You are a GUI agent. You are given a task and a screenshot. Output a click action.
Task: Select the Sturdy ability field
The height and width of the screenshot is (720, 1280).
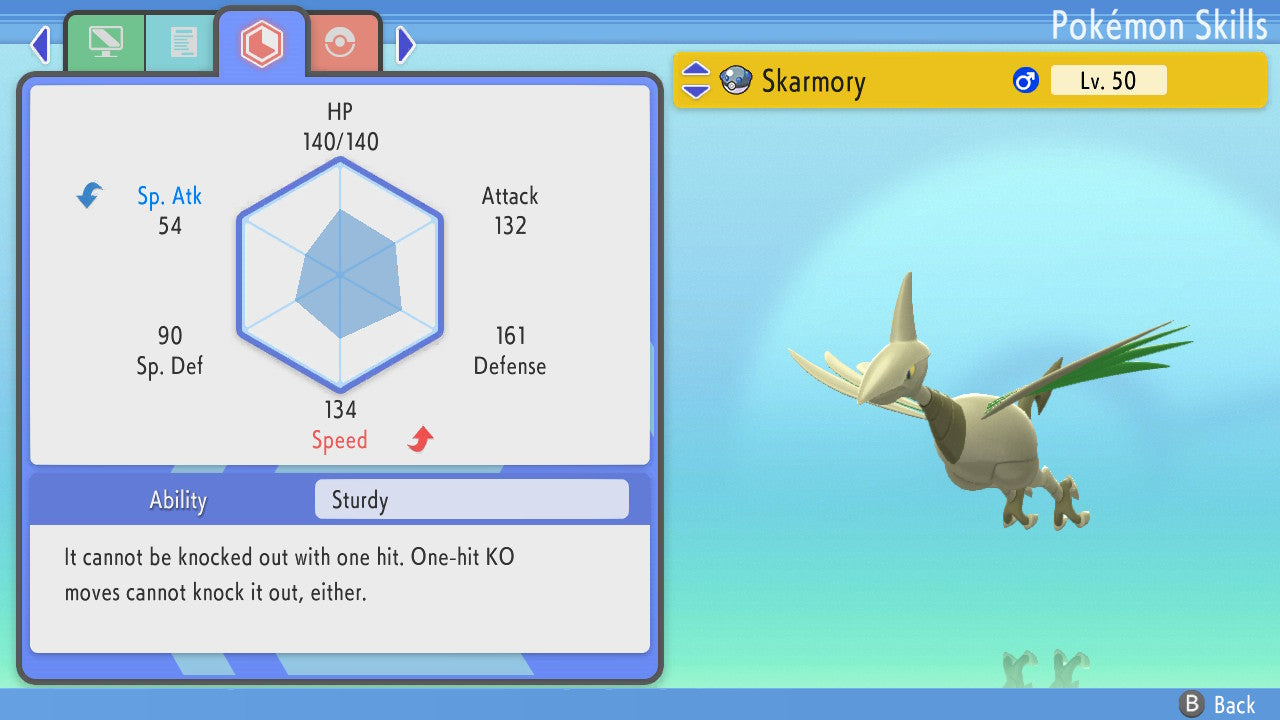coord(471,500)
